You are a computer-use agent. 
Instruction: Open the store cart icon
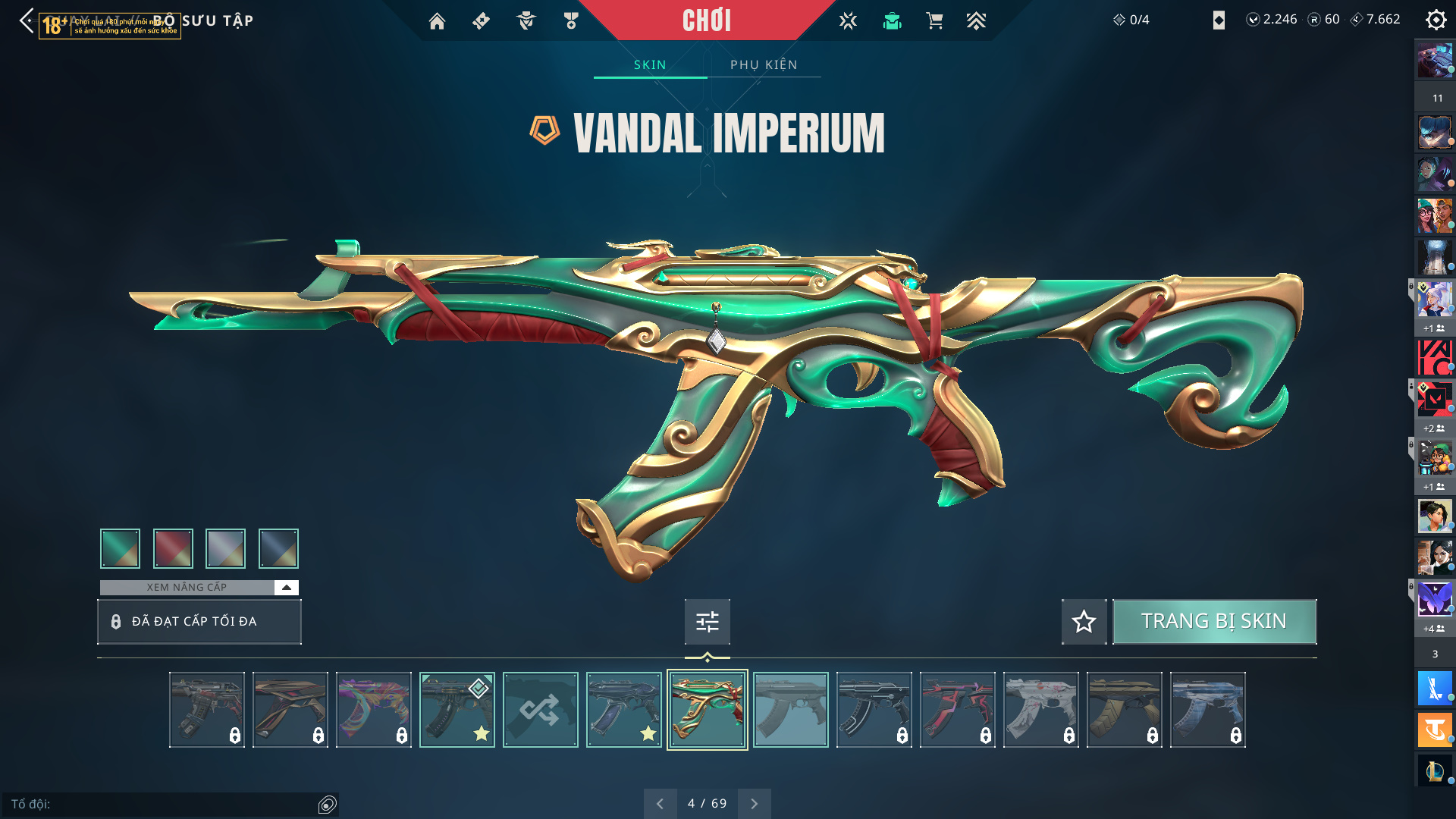[x=934, y=21]
